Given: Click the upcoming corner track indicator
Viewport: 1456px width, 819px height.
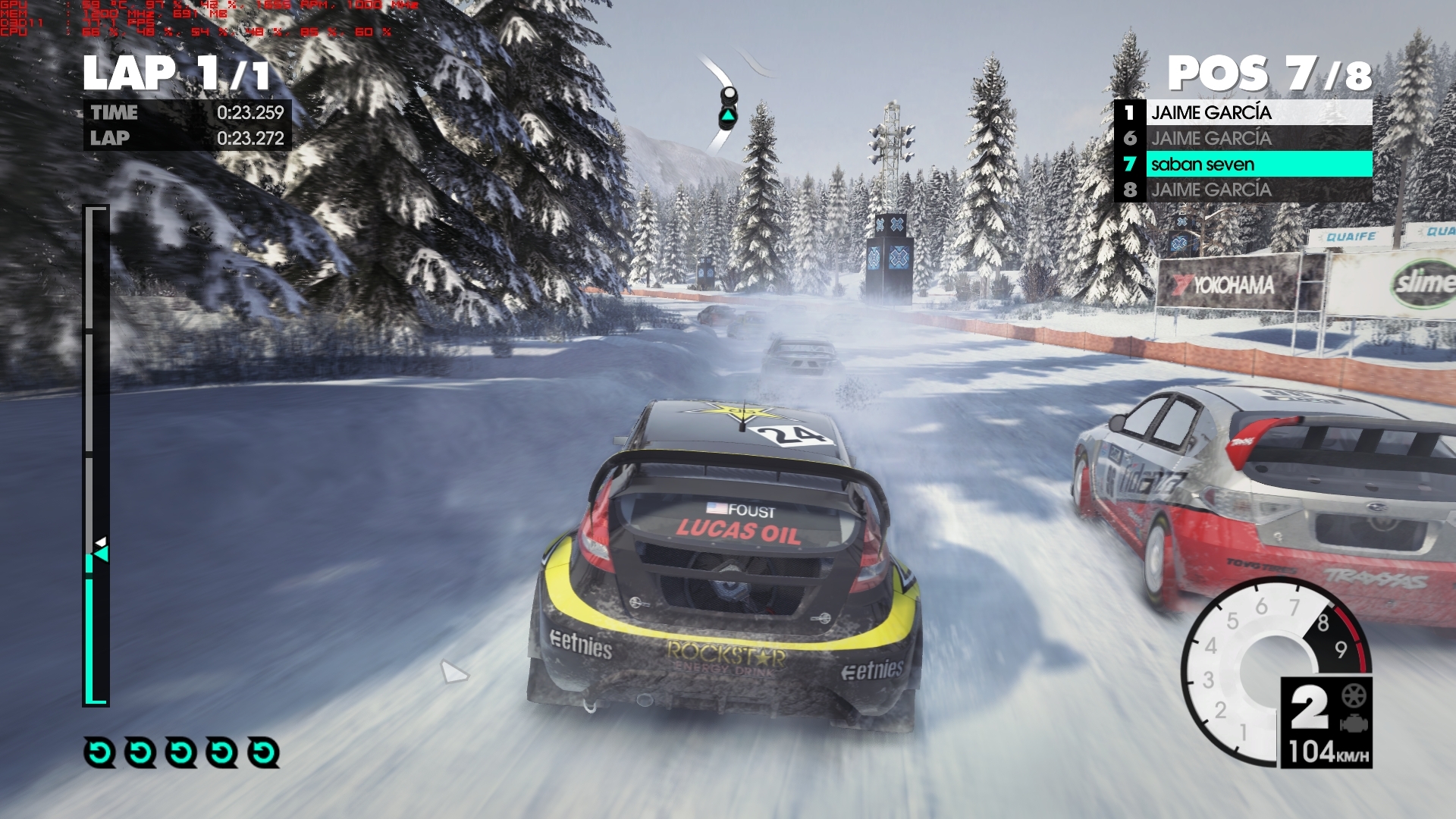Looking at the screenshot, I should [728, 107].
